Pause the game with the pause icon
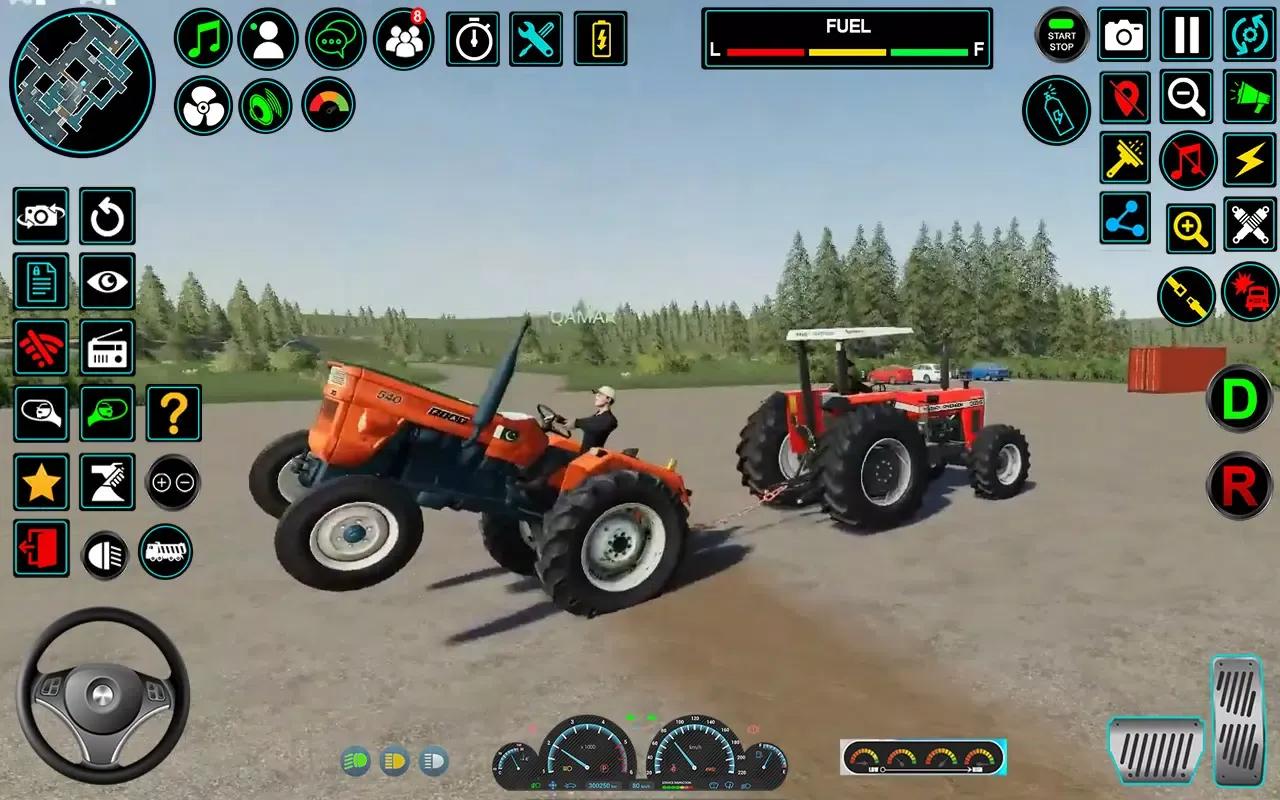1280x800 pixels. coord(1185,35)
